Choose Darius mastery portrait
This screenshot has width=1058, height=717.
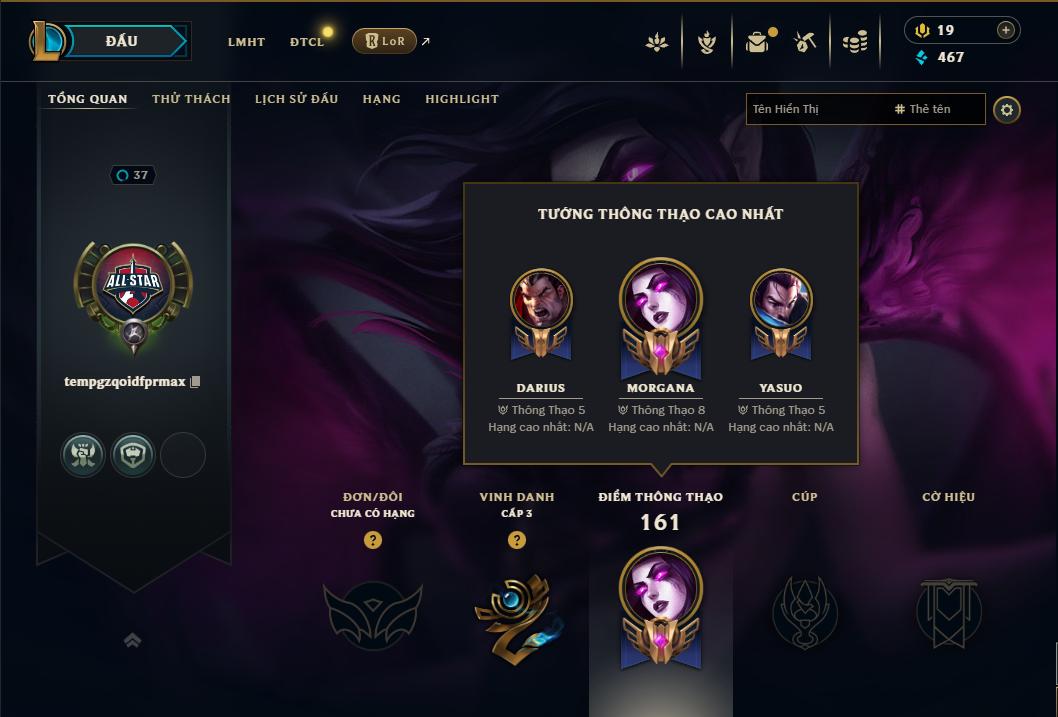541,300
